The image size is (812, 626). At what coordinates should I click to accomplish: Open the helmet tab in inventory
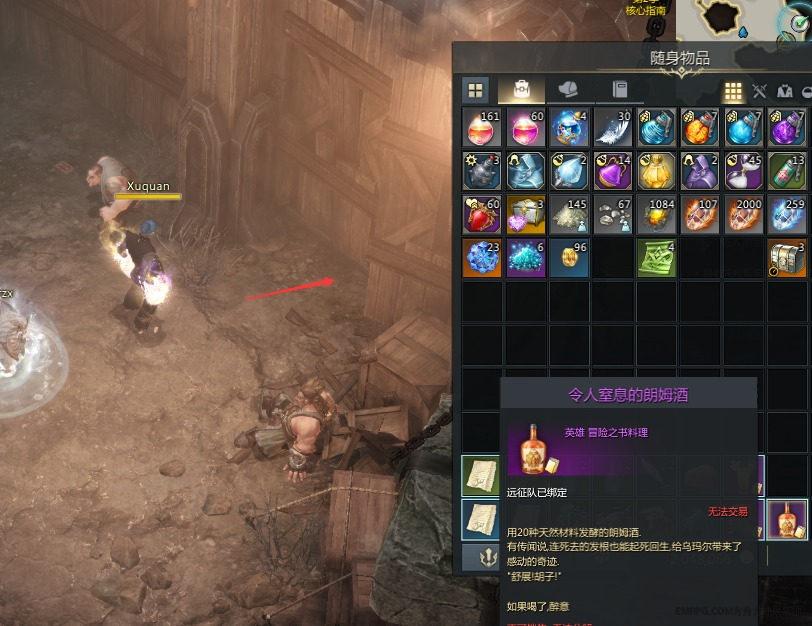pyautogui.click(x=569, y=89)
